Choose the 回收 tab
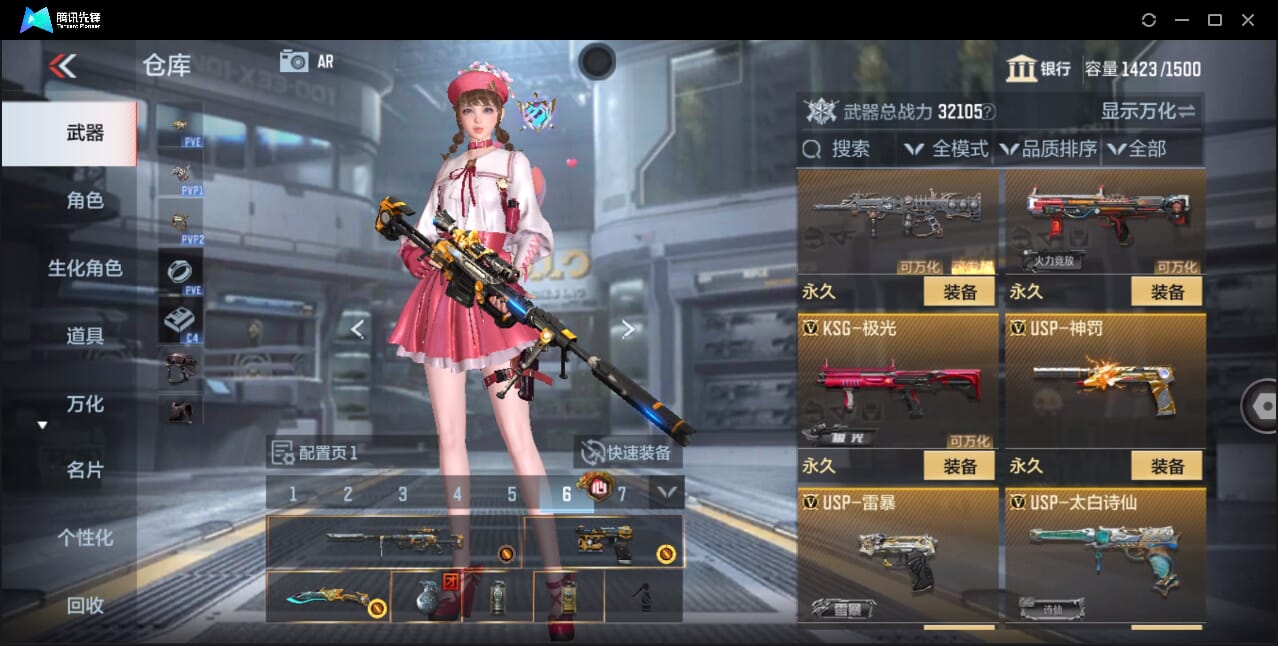1278x646 pixels. point(85,604)
